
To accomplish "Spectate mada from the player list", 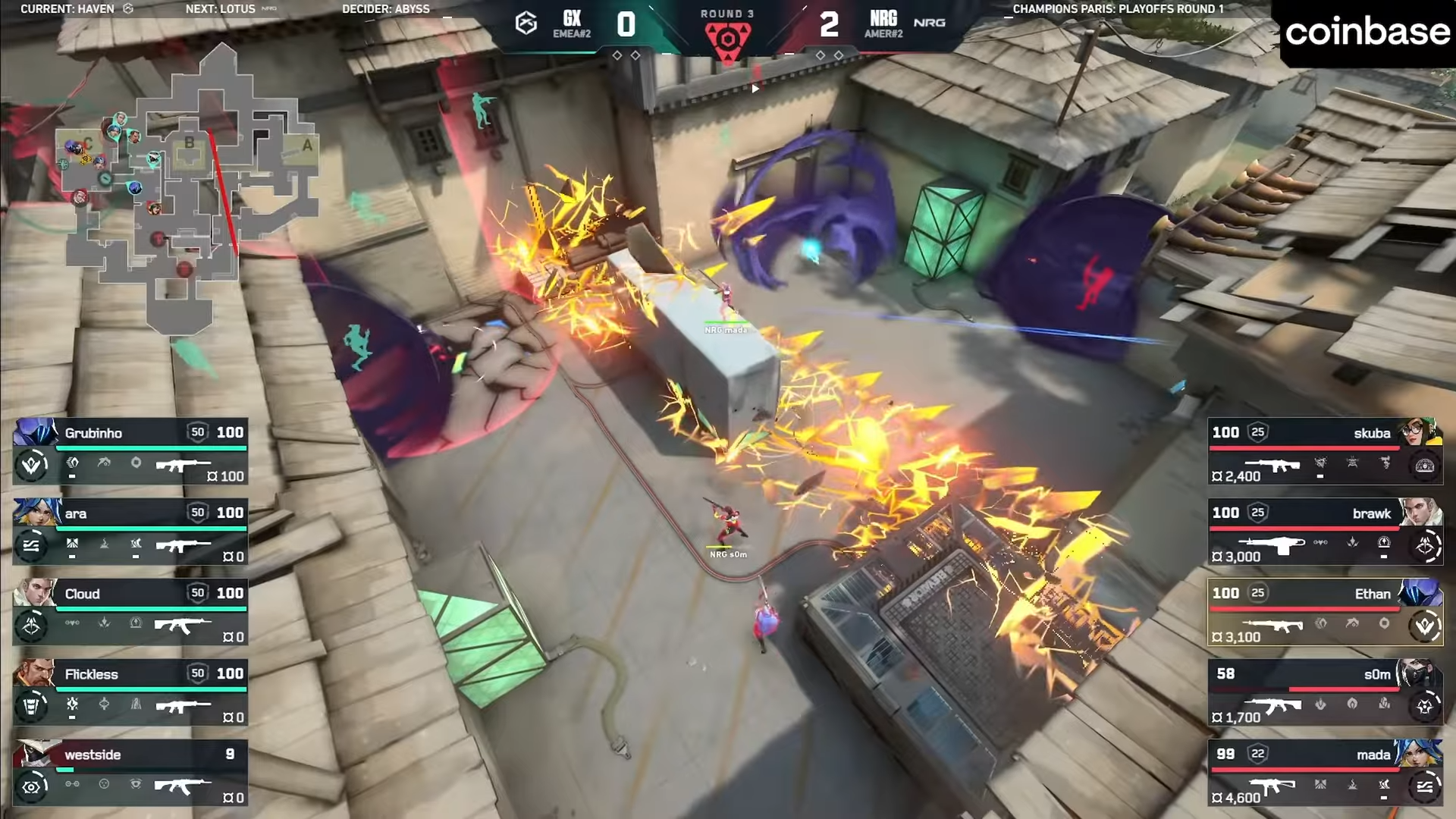I will point(1324,773).
